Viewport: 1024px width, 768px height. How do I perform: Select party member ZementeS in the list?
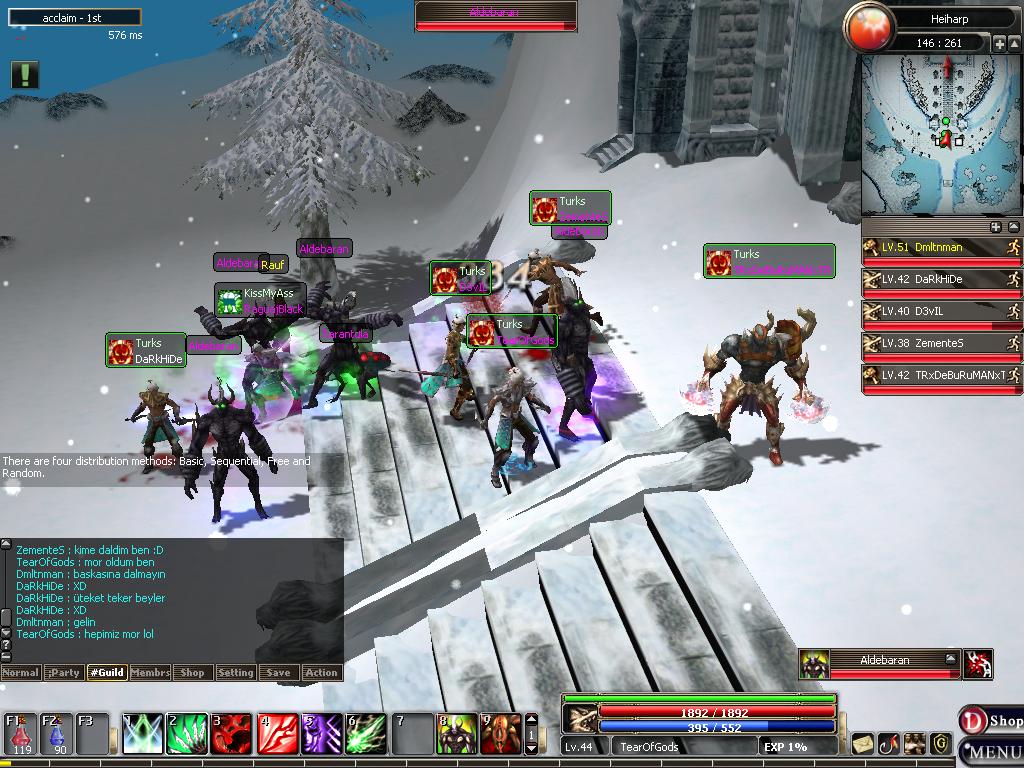[941, 344]
